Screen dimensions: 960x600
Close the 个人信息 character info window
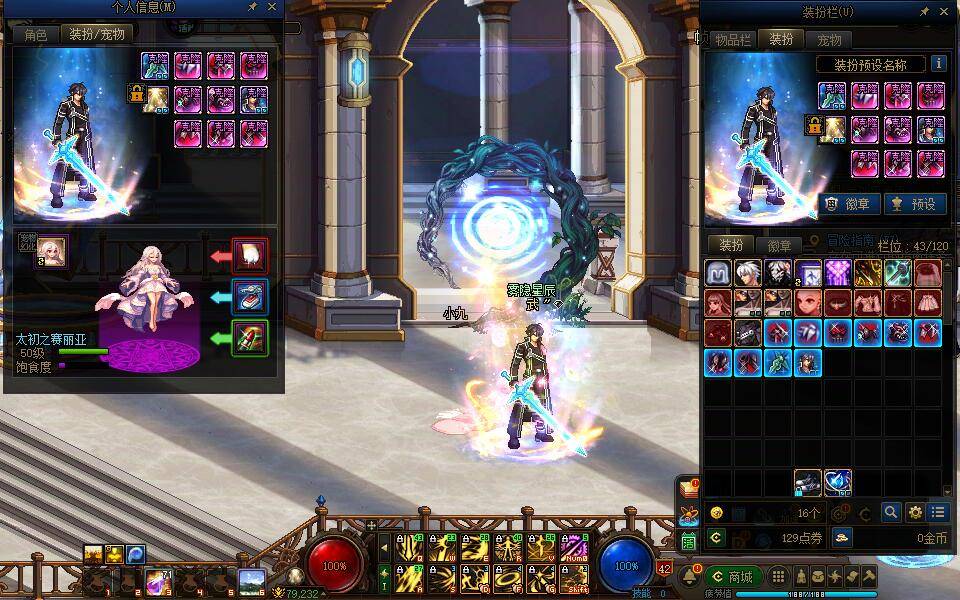point(272,8)
